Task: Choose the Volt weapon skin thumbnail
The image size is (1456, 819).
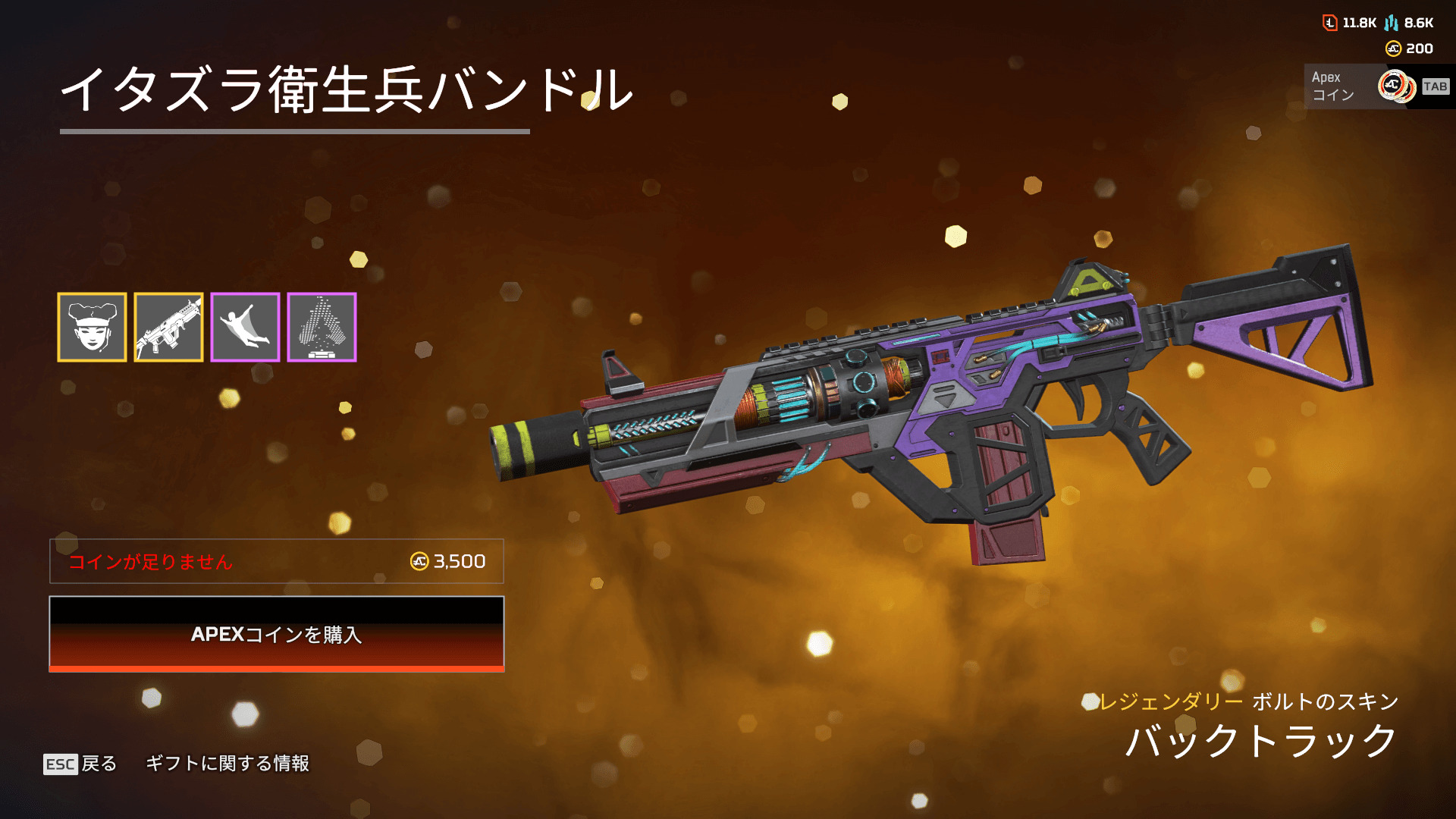Action: point(168,327)
